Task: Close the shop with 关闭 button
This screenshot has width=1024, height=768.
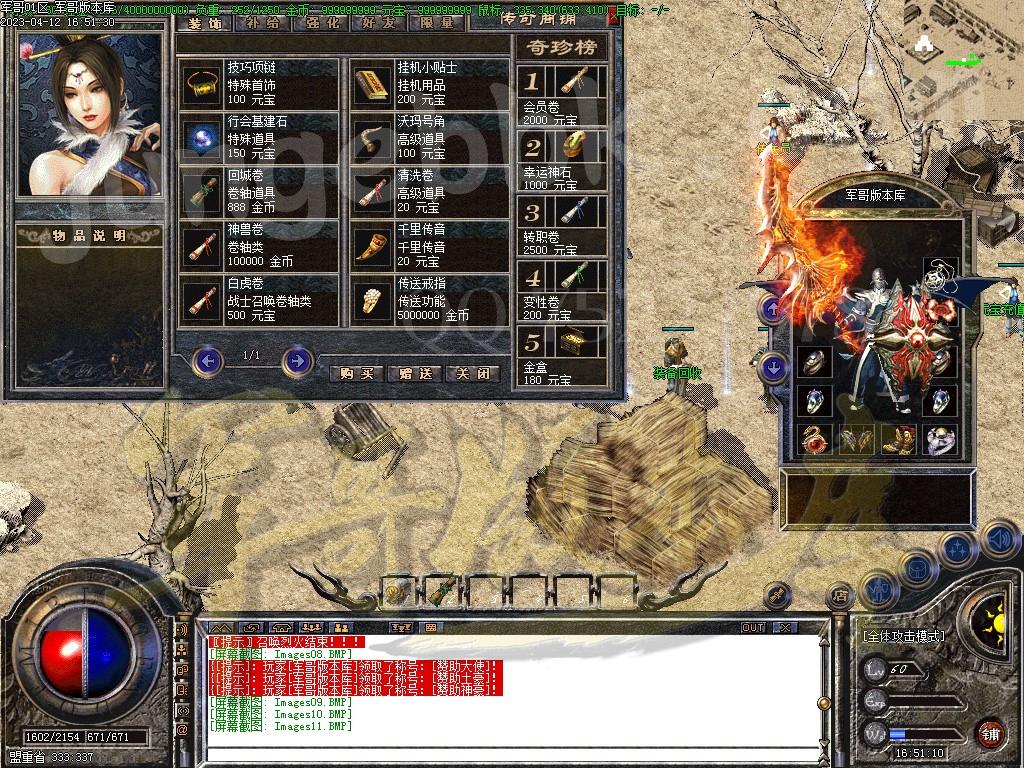Action: (x=472, y=373)
